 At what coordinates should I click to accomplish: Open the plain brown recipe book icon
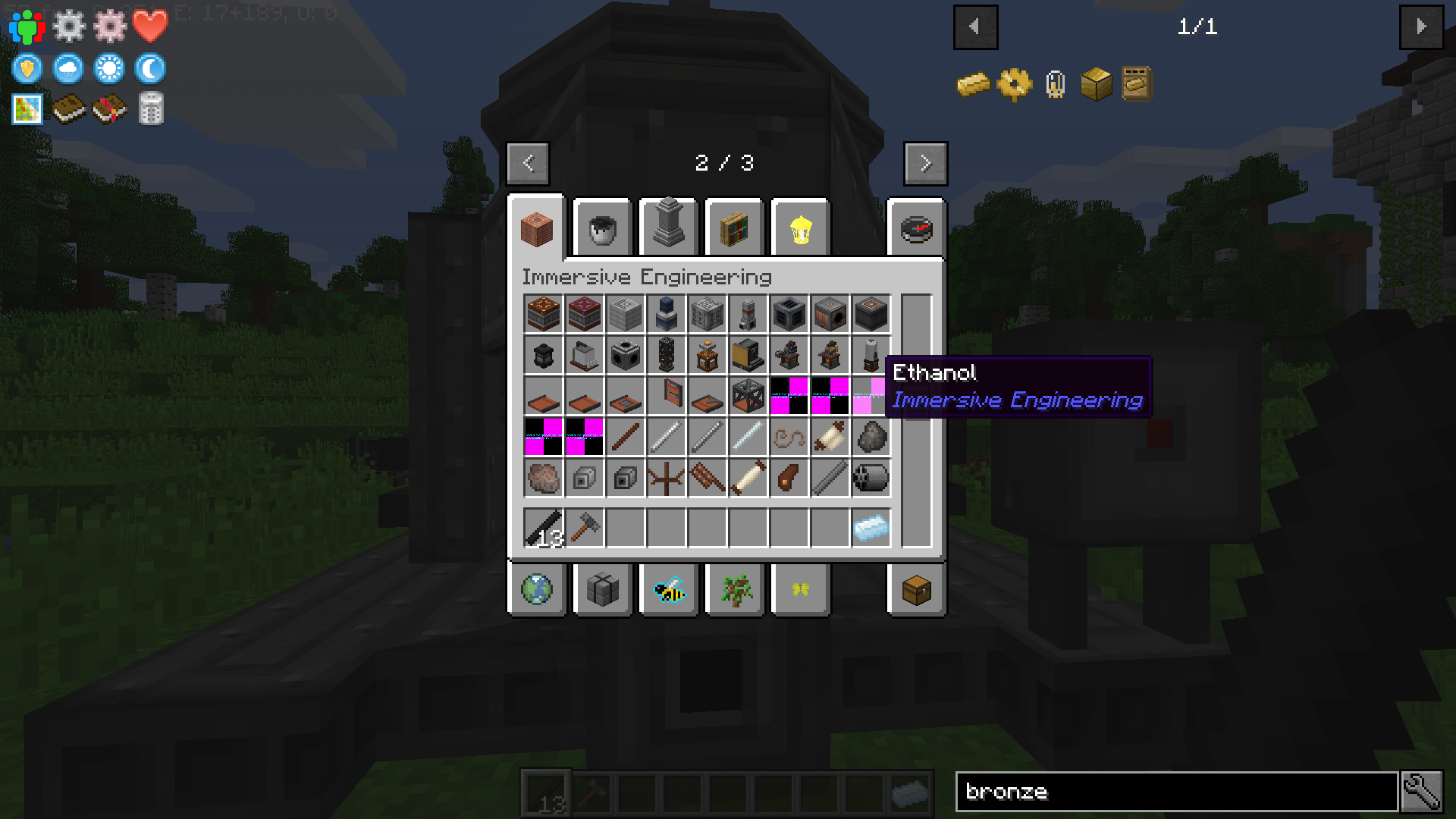[69, 108]
